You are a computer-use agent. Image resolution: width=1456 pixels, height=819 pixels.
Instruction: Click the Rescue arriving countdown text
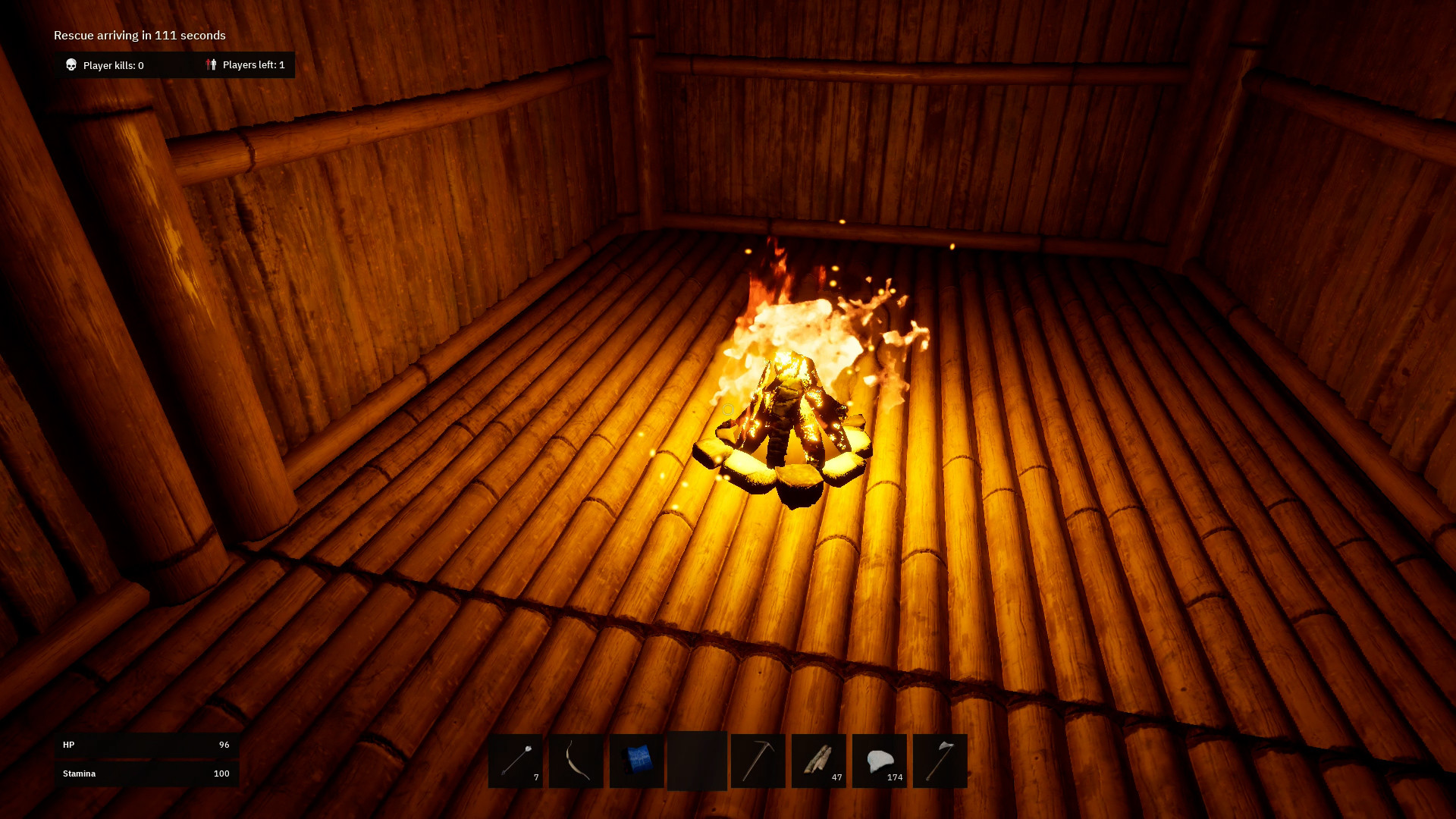click(x=139, y=35)
